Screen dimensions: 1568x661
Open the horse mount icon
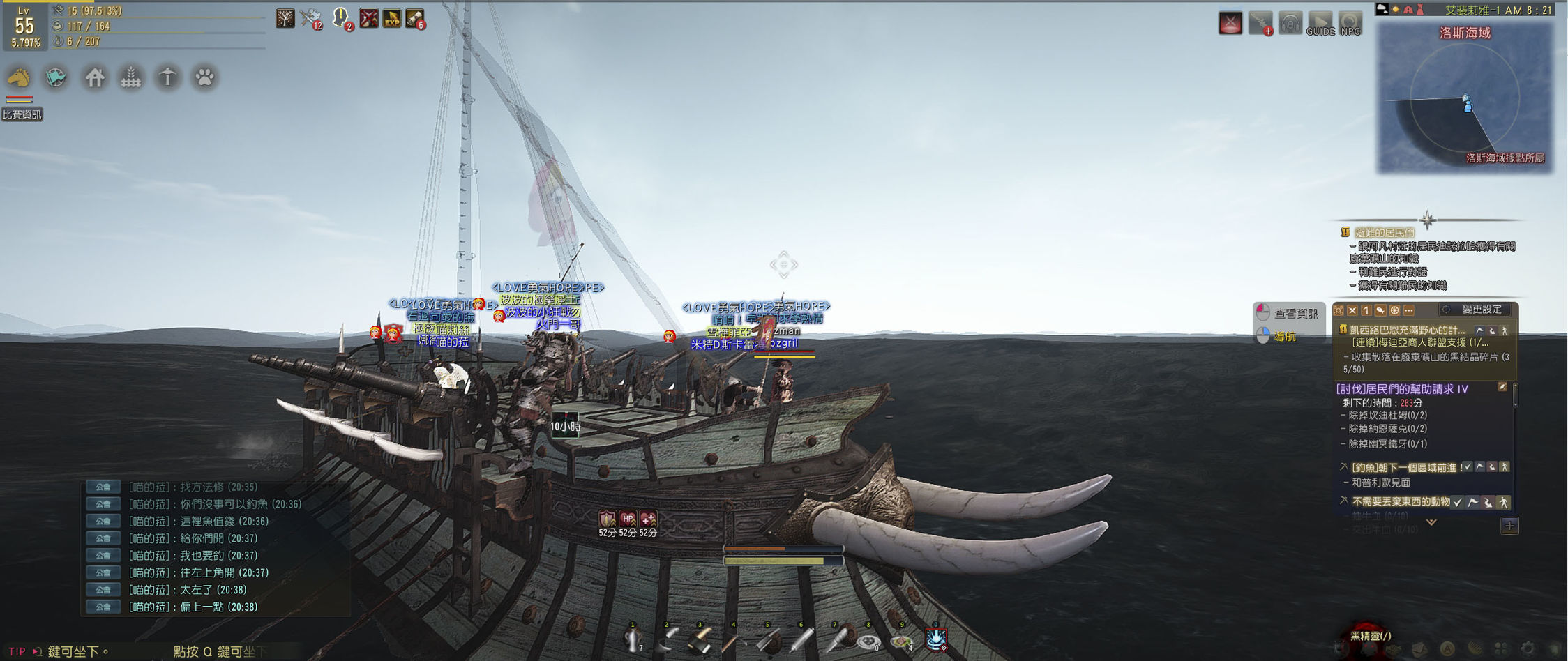[20, 77]
